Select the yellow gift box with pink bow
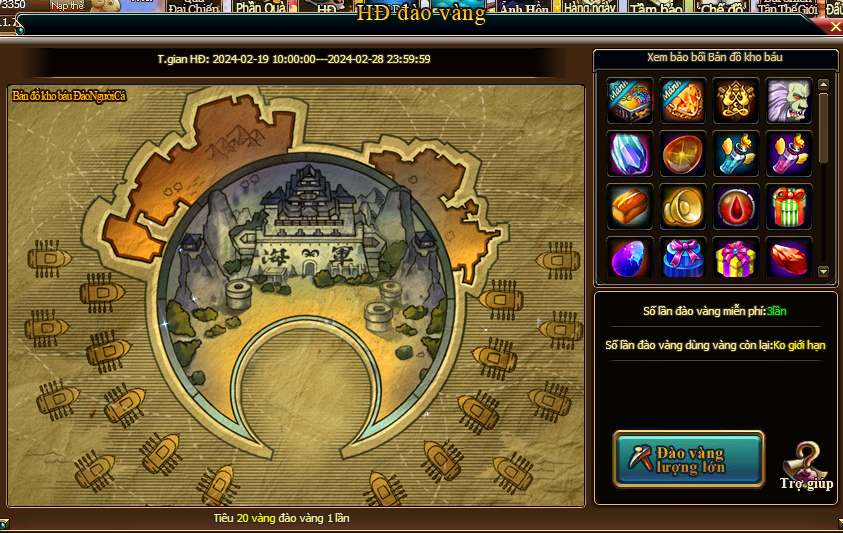This screenshot has height=533, width=843. [736, 258]
